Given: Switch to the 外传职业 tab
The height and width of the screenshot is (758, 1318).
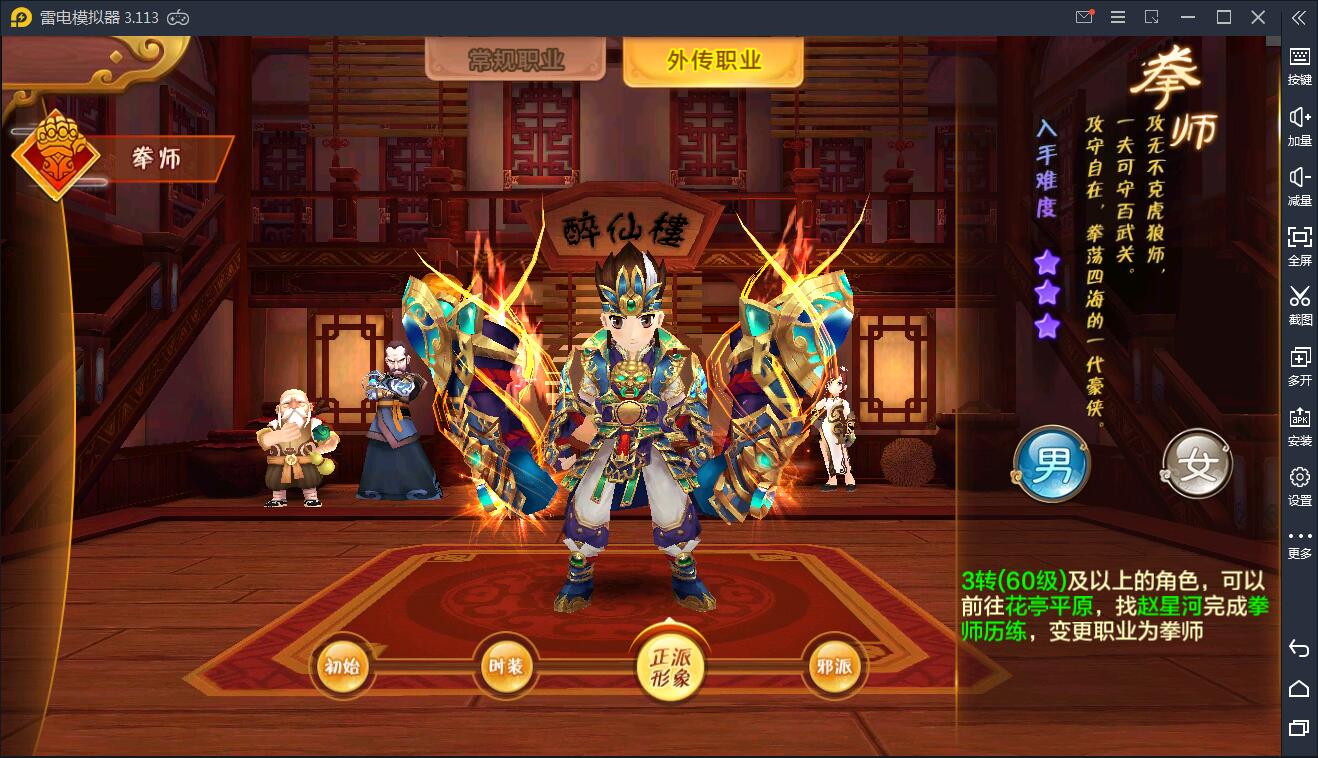Looking at the screenshot, I should click(x=713, y=60).
